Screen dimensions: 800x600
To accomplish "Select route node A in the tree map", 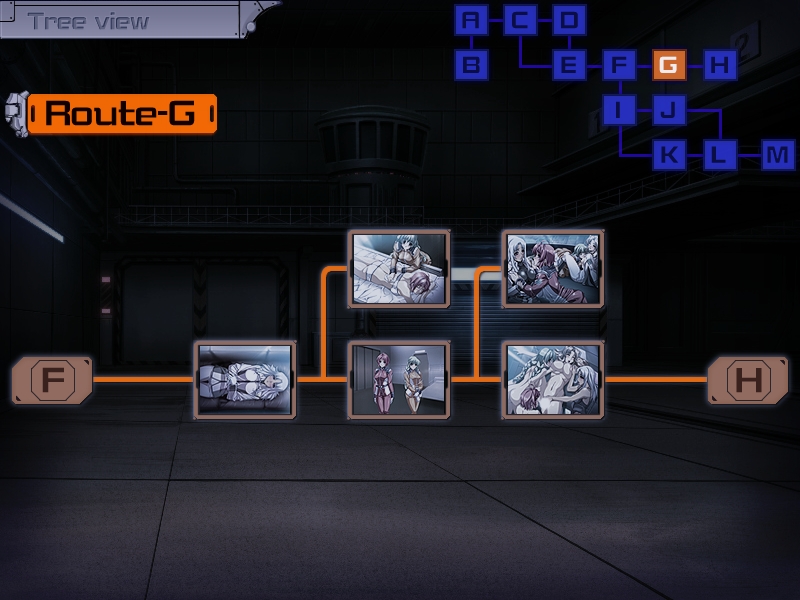I will tap(471, 20).
